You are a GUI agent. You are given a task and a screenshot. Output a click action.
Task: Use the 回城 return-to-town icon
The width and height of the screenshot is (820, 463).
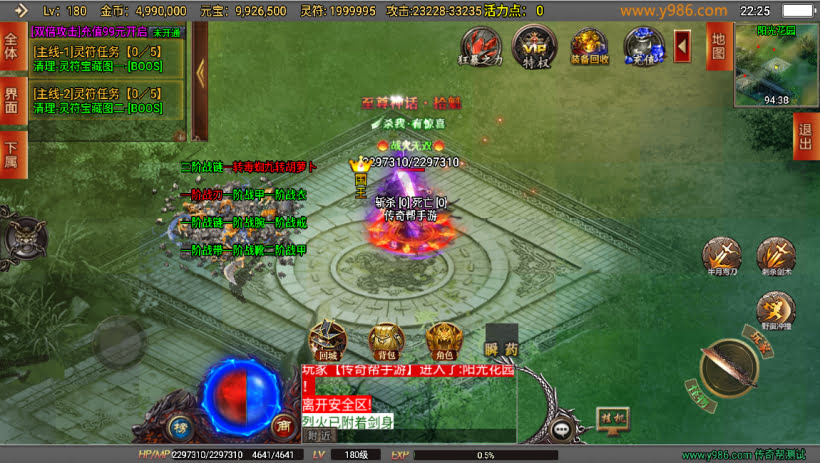328,340
